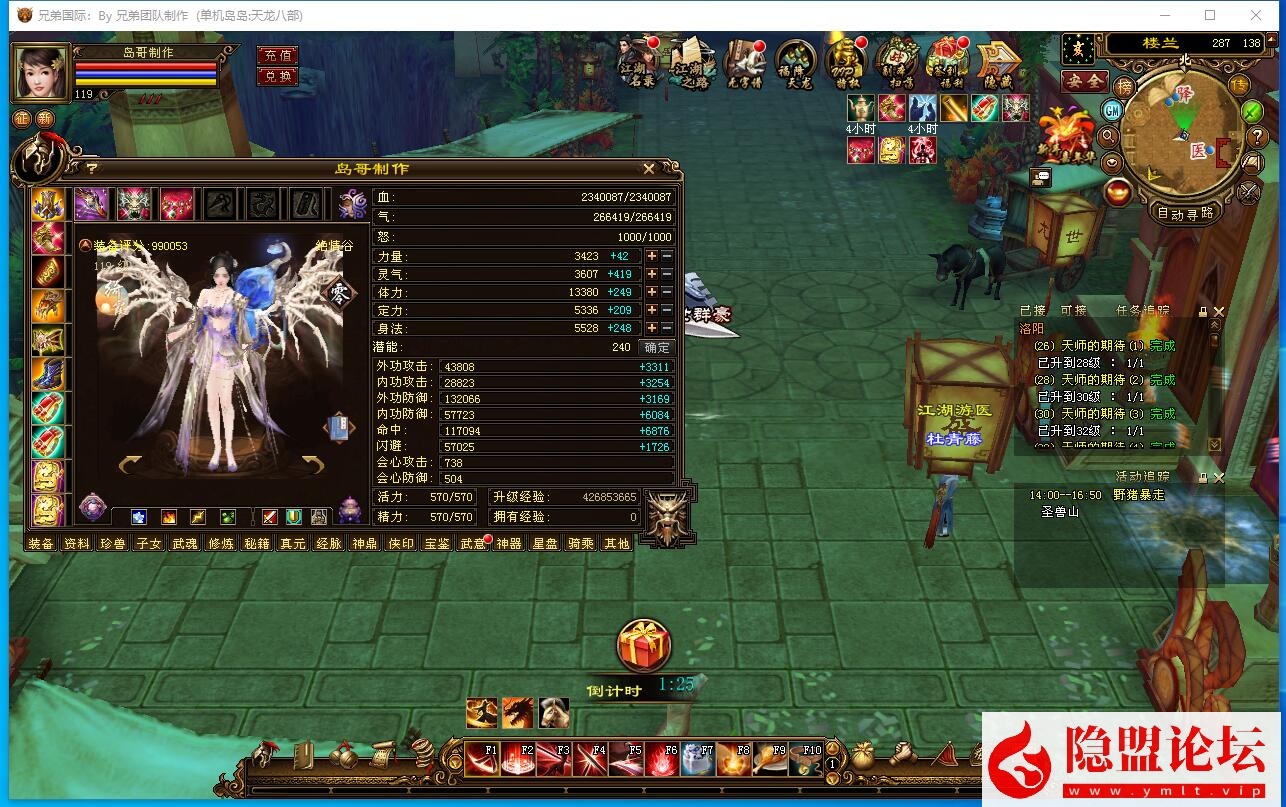The height and width of the screenshot is (807, 1286).
Task: Click the 充值 recharge button
Action: (x=277, y=56)
